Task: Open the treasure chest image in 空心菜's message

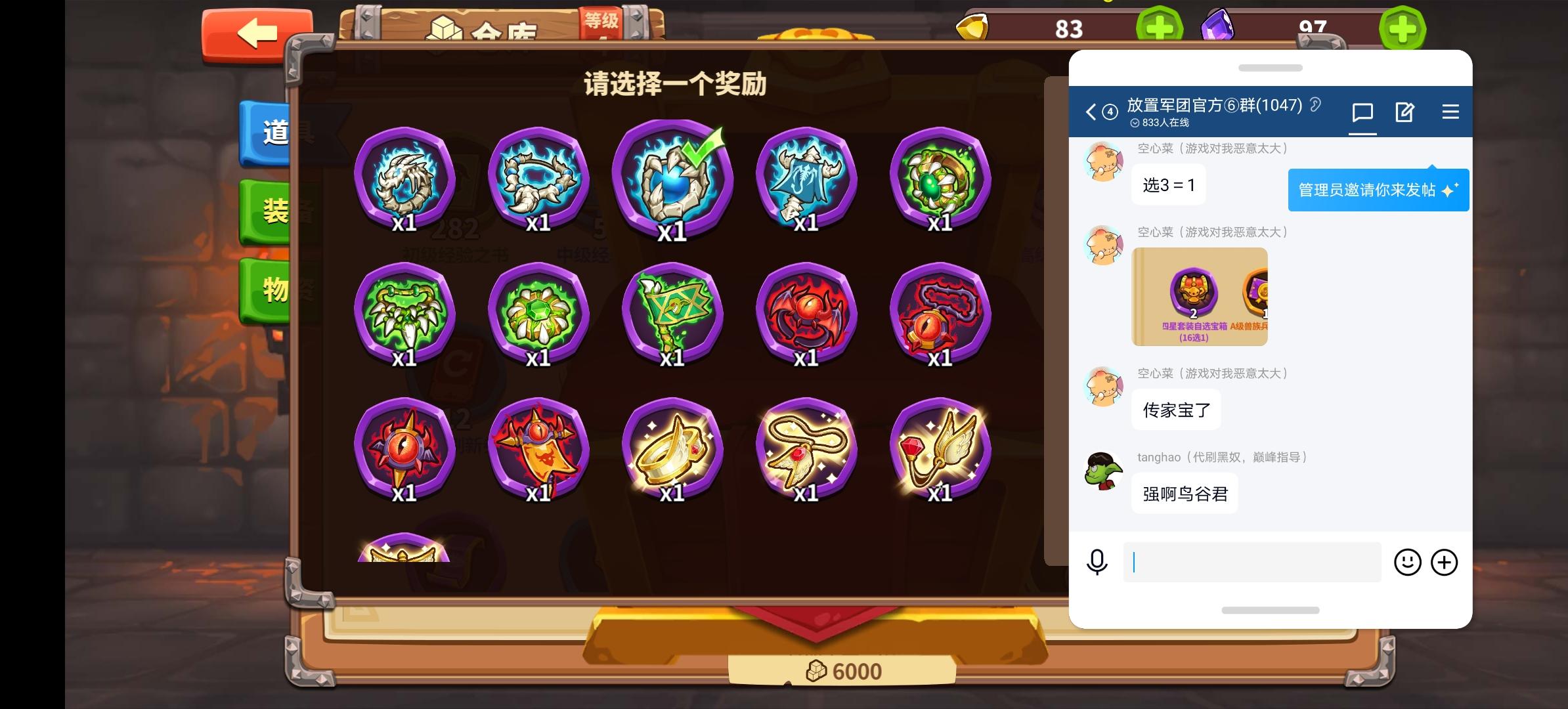Action: coord(1199,297)
